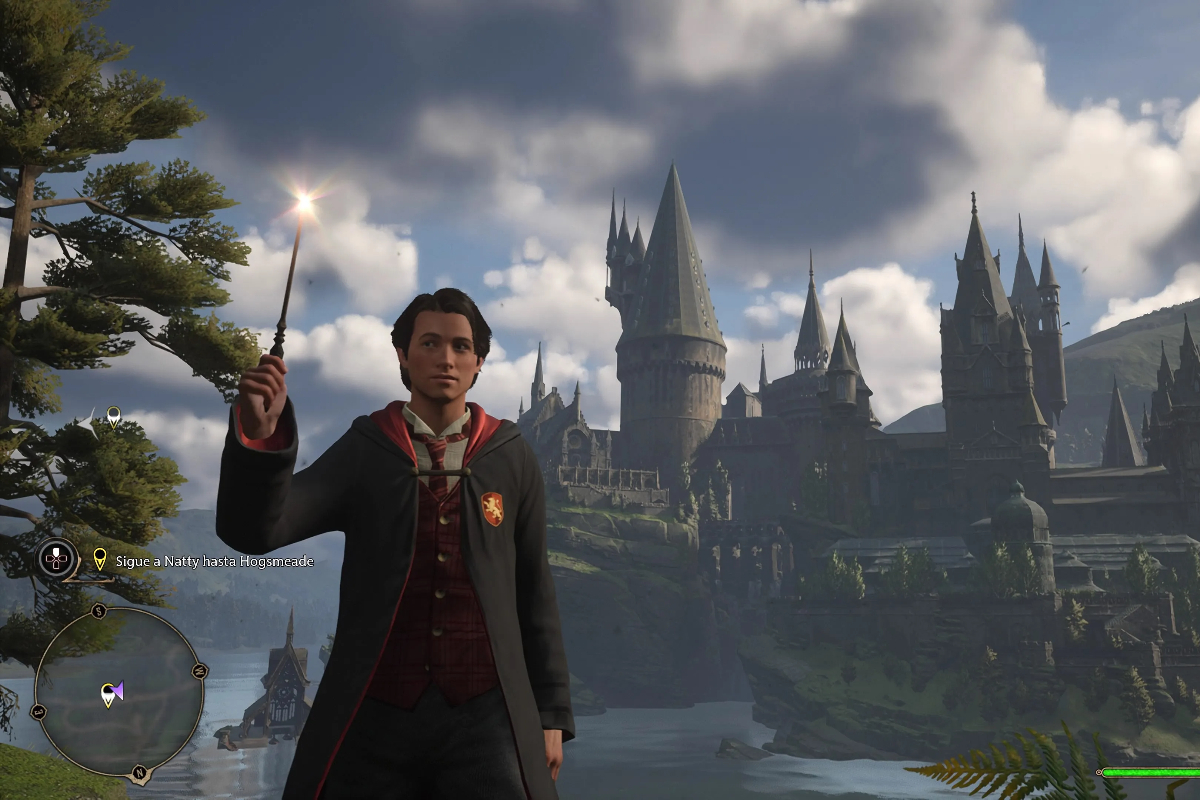Click the purple player arrow on the minimap
This screenshot has height=800, width=1200.
[x=118, y=690]
